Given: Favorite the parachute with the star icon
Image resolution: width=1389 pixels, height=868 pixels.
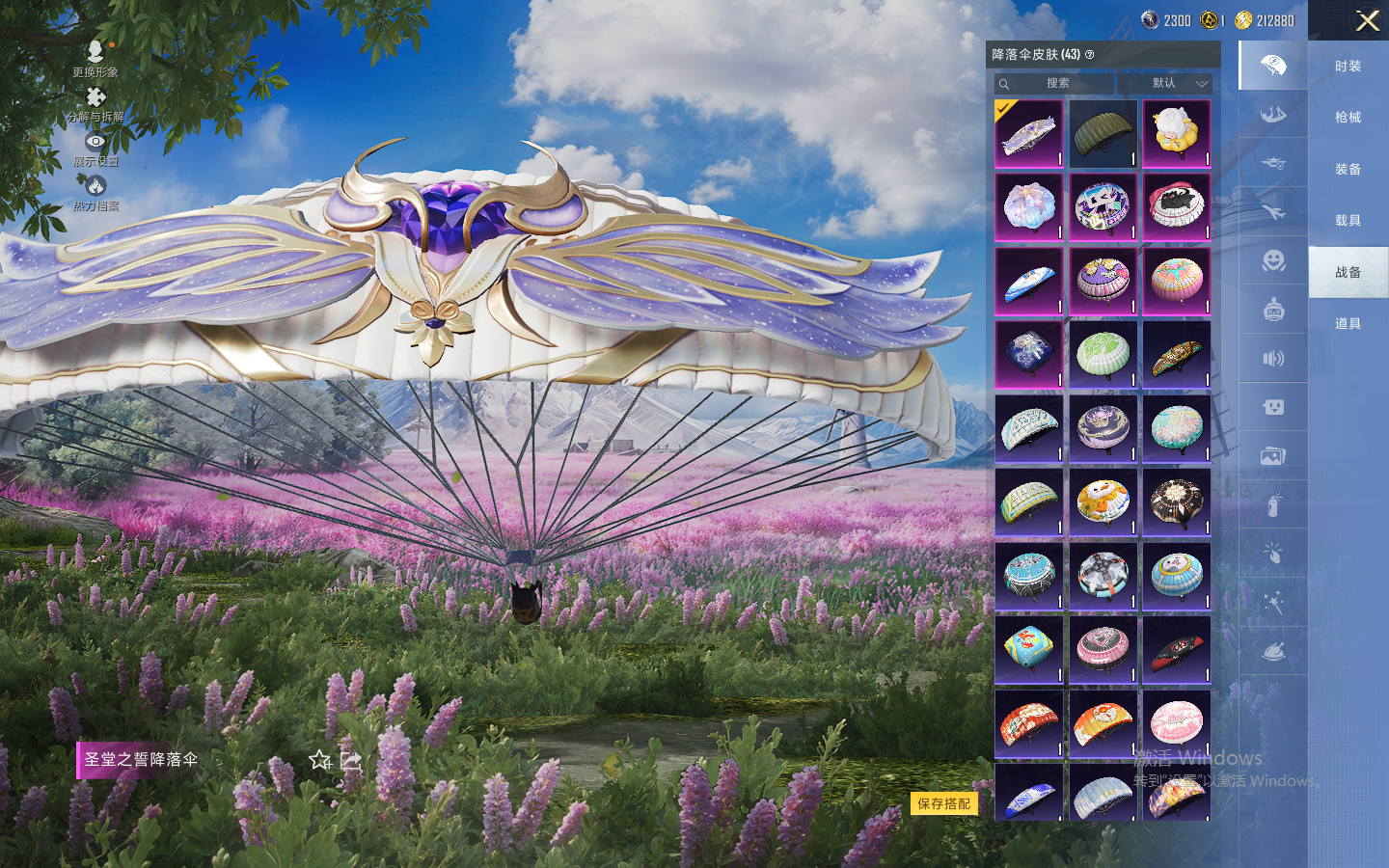Looking at the screenshot, I should point(320,760).
